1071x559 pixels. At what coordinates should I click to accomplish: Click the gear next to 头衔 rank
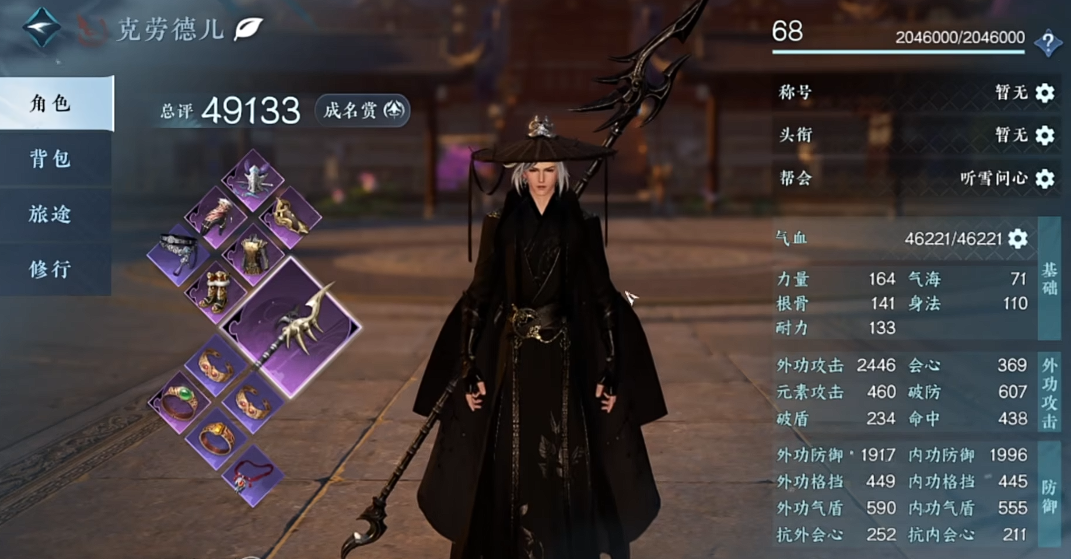[1045, 135]
